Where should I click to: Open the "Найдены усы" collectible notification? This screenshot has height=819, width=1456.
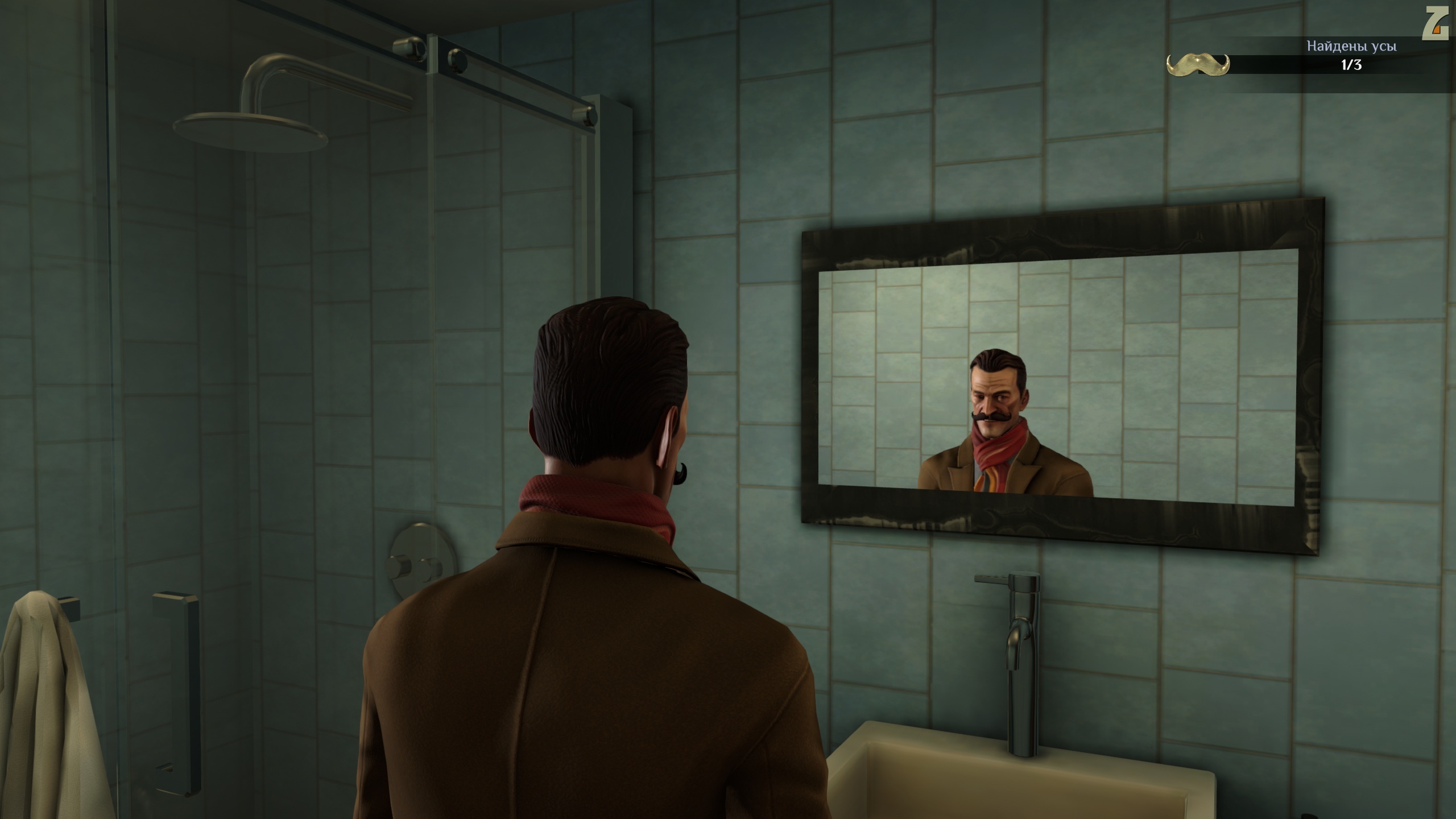pyautogui.click(x=1351, y=47)
